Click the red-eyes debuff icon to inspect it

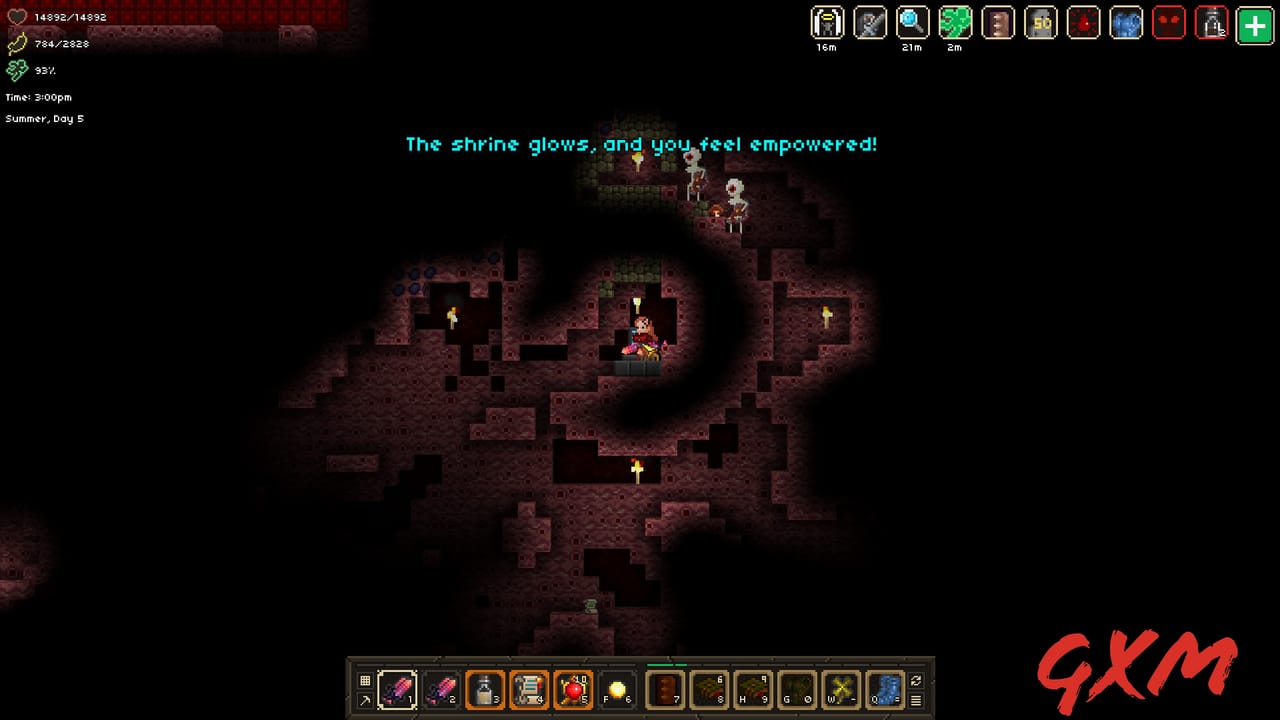pos(1169,25)
